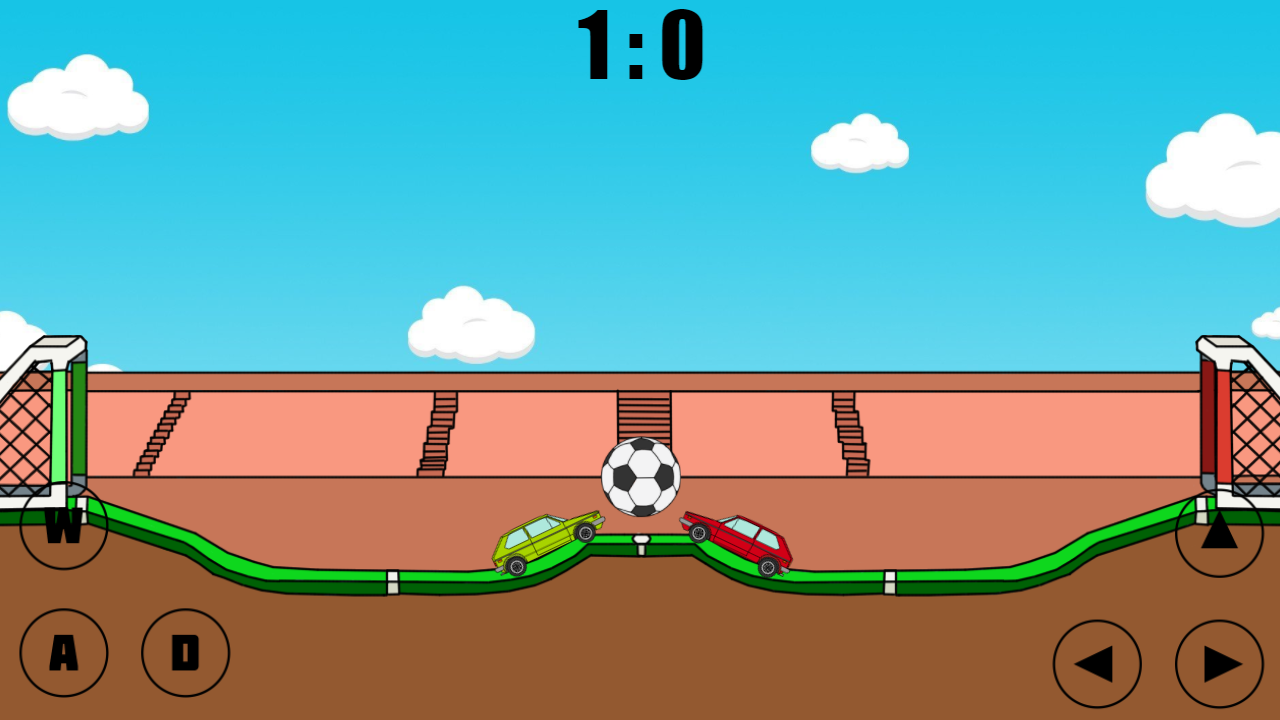Click the soccer ball above the cars
Screen dimensions: 1280x720
point(640,477)
